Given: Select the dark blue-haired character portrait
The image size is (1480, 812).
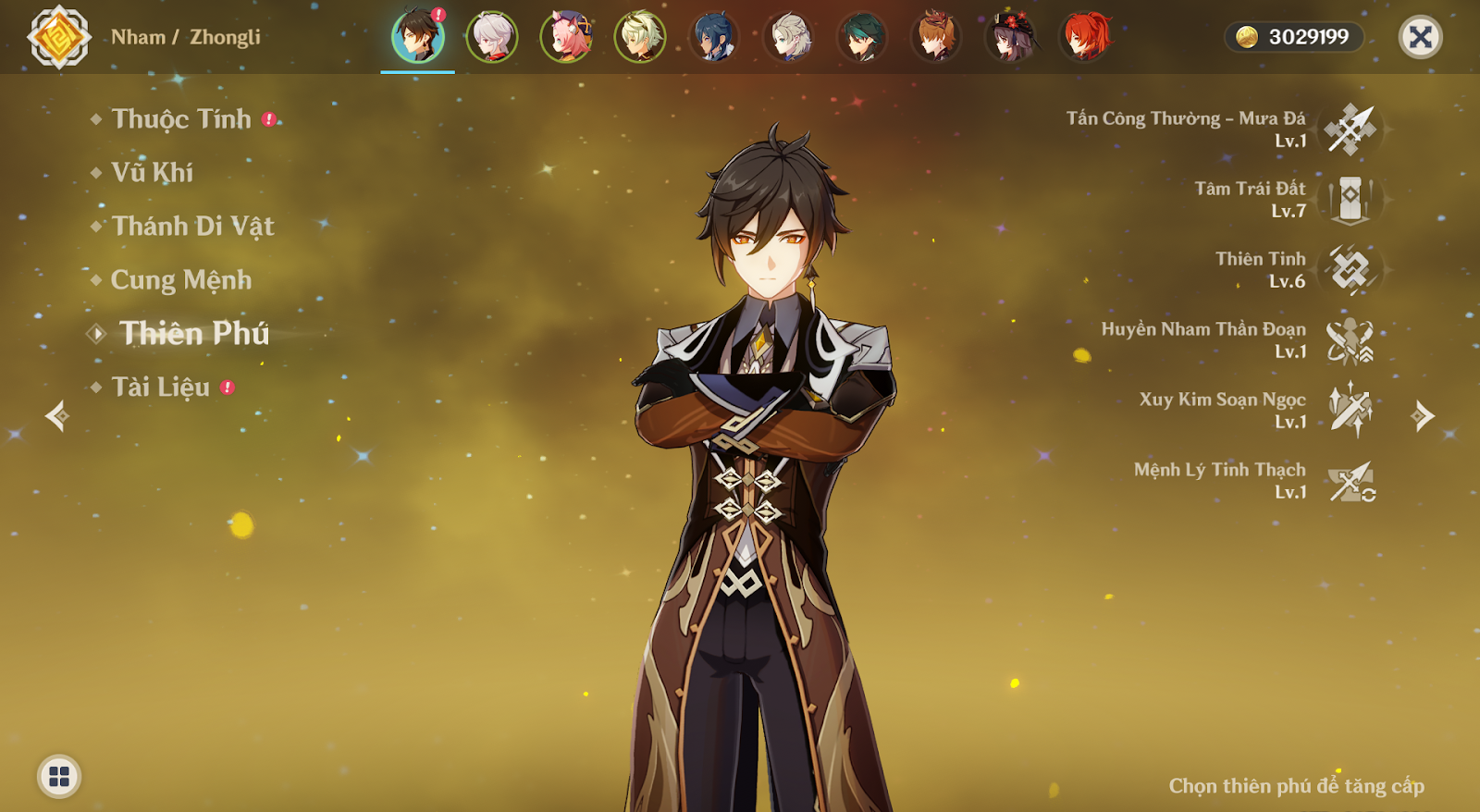Looking at the screenshot, I should (714, 37).
